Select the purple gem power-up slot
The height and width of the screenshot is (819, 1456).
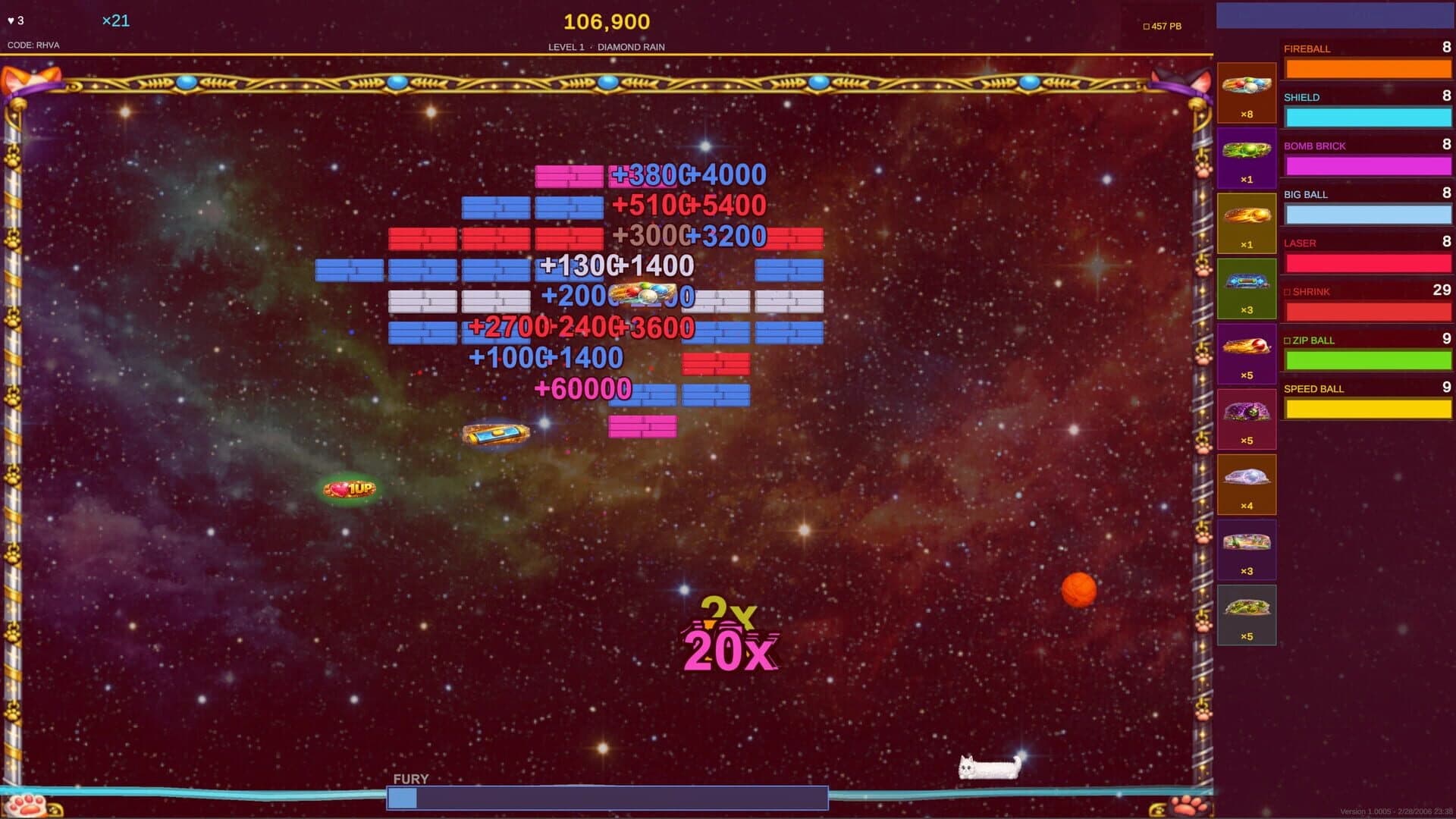[1247, 419]
